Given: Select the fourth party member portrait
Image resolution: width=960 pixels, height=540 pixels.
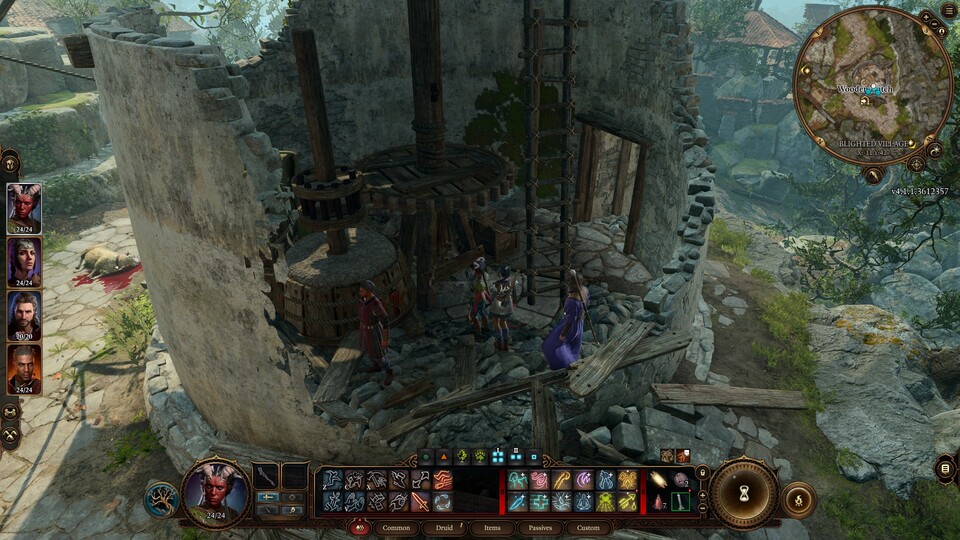Looking at the screenshot, I should click(x=24, y=370).
